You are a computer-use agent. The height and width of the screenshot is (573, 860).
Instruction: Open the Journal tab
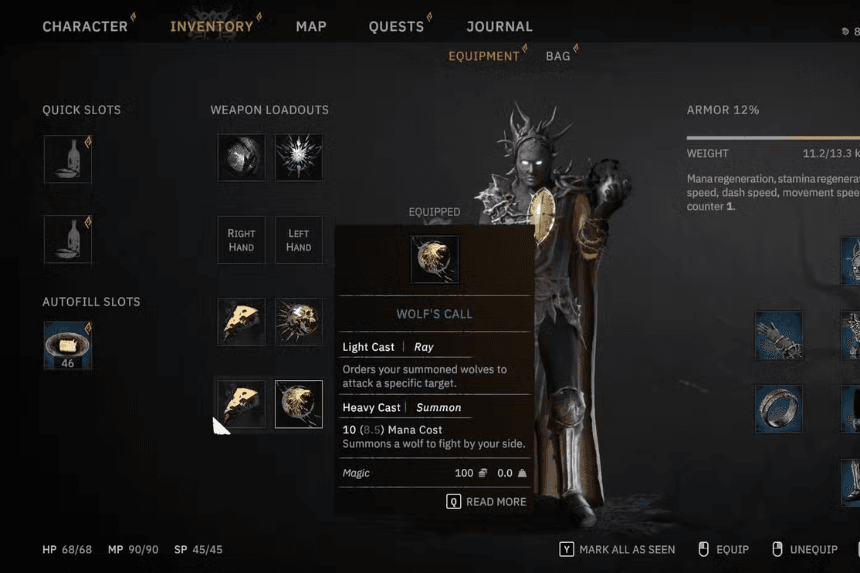(x=499, y=26)
